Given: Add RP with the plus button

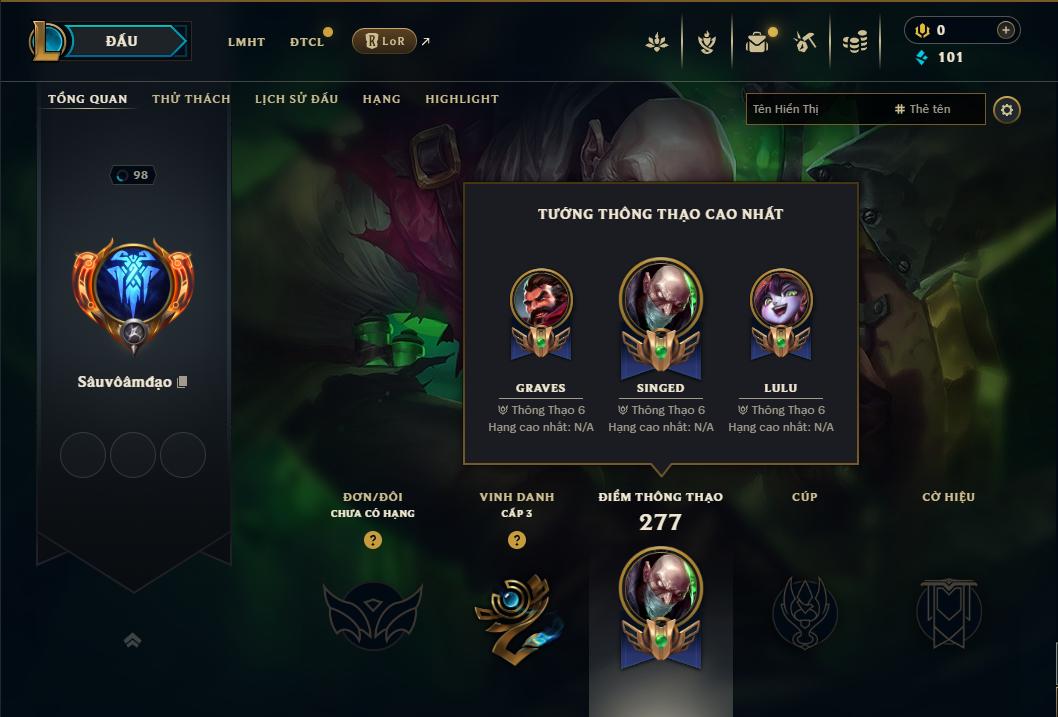Looking at the screenshot, I should click(1005, 30).
